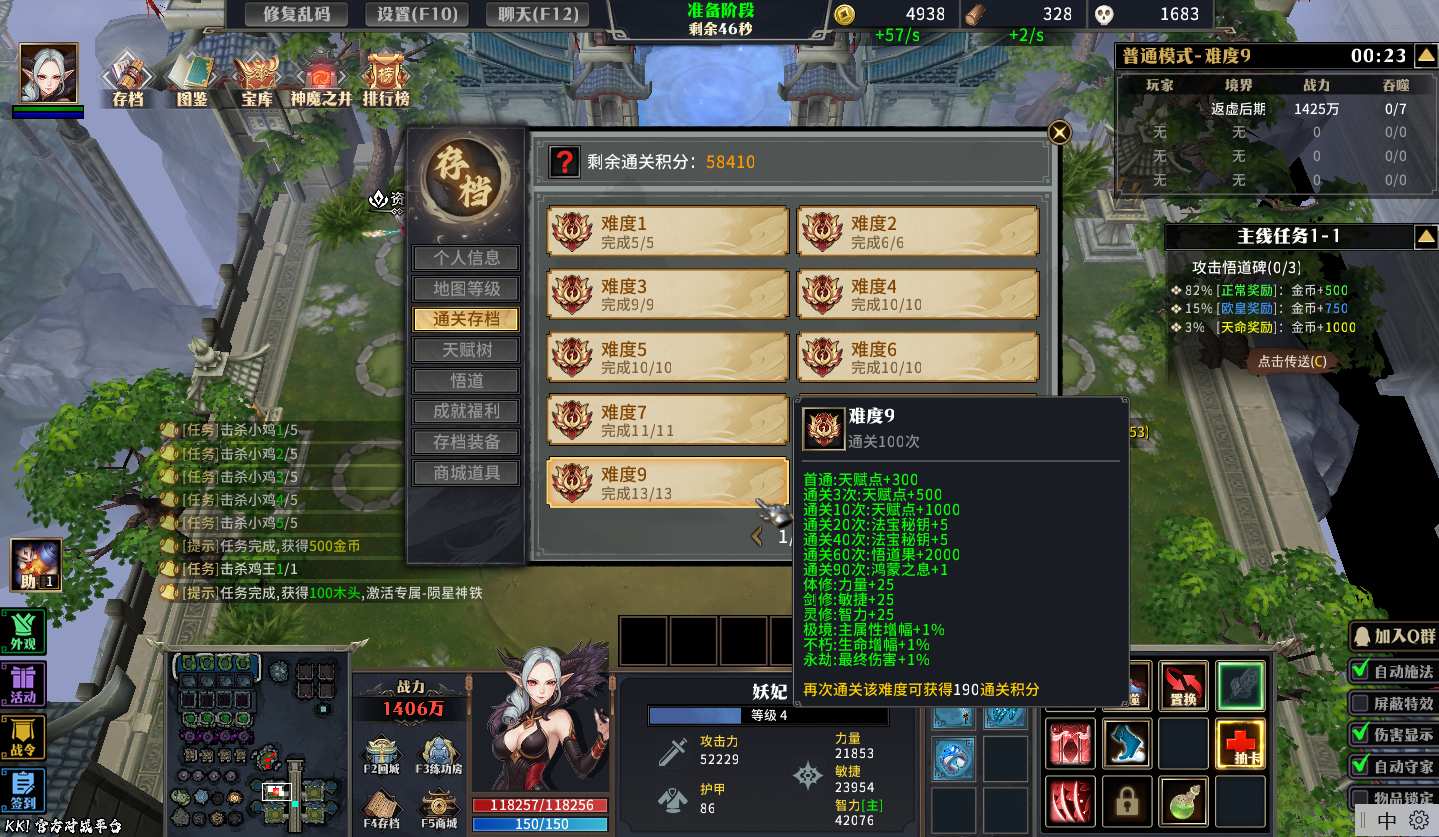Open the 商城道具 tab
1439x837 pixels.
coord(466,473)
